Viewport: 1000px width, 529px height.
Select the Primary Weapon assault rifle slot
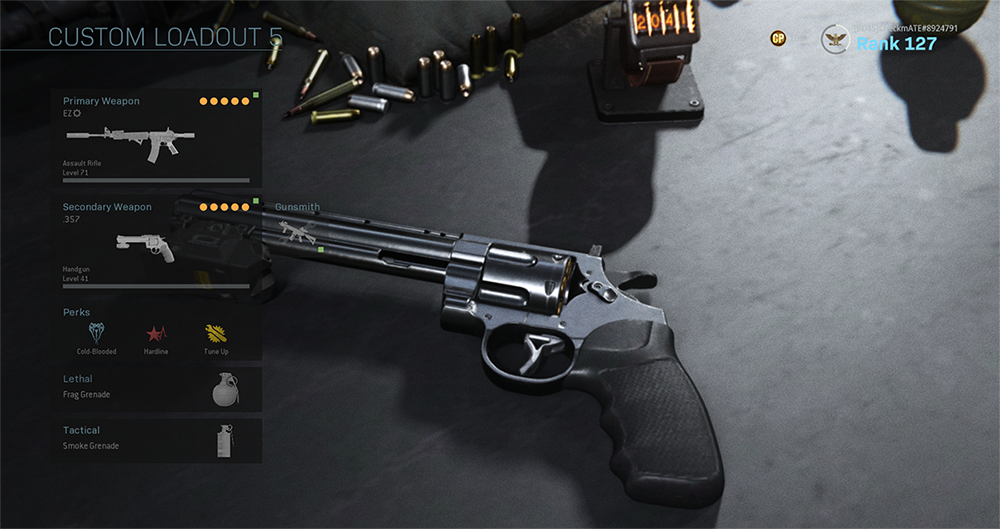point(156,139)
